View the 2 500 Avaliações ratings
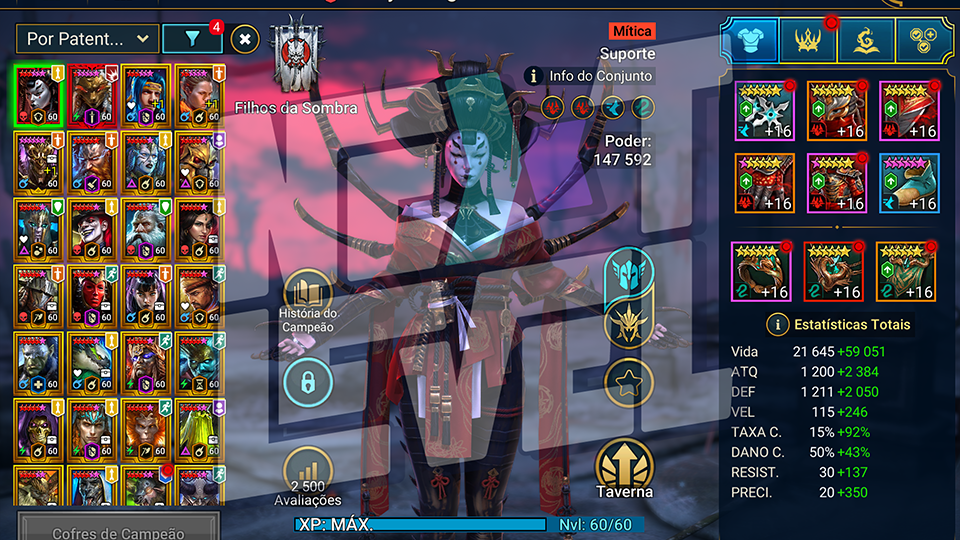This screenshot has height=540, width=960. pos(309,475)
